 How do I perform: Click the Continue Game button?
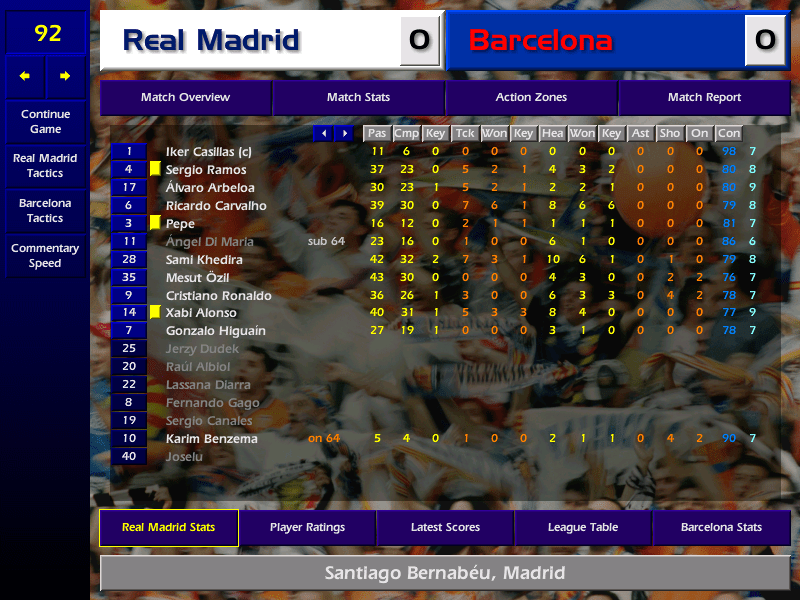coord(45,122)
